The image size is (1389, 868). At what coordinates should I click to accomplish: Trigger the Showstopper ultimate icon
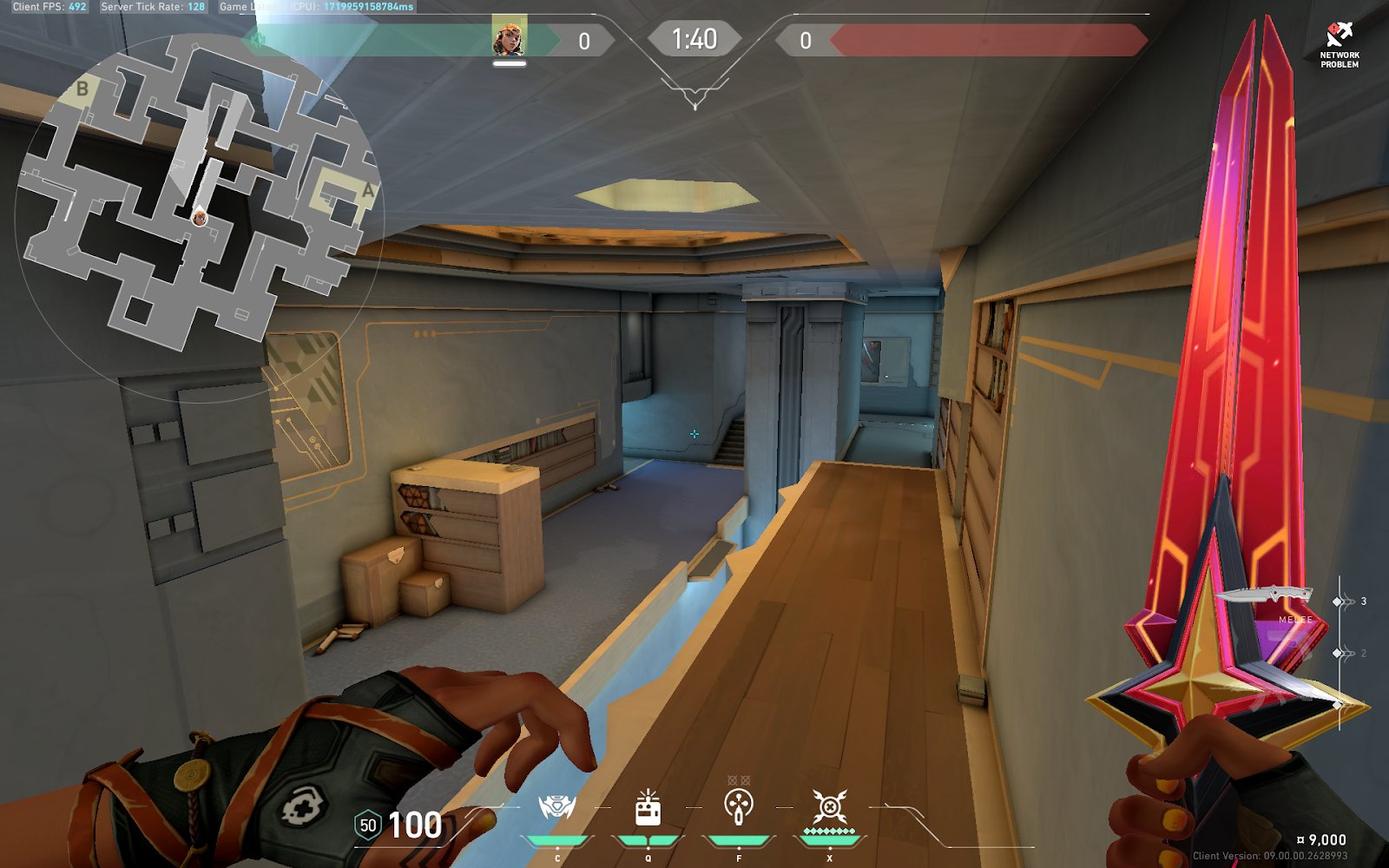click(829, 807)
